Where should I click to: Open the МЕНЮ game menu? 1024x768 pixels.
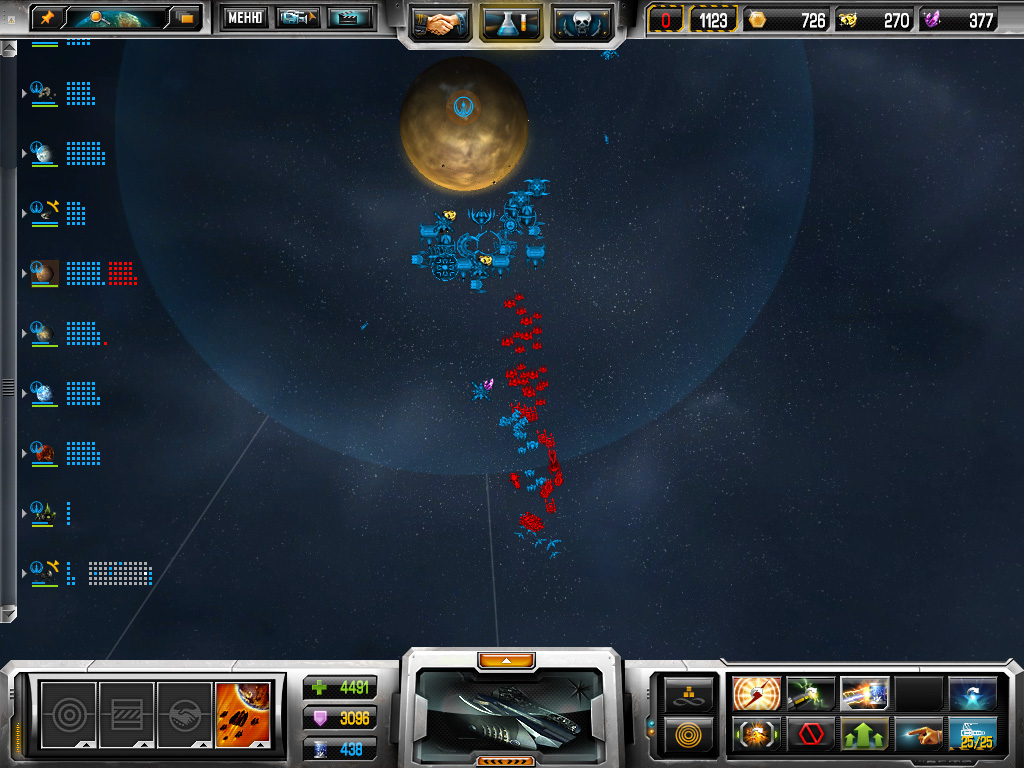(x=244, y=17)
